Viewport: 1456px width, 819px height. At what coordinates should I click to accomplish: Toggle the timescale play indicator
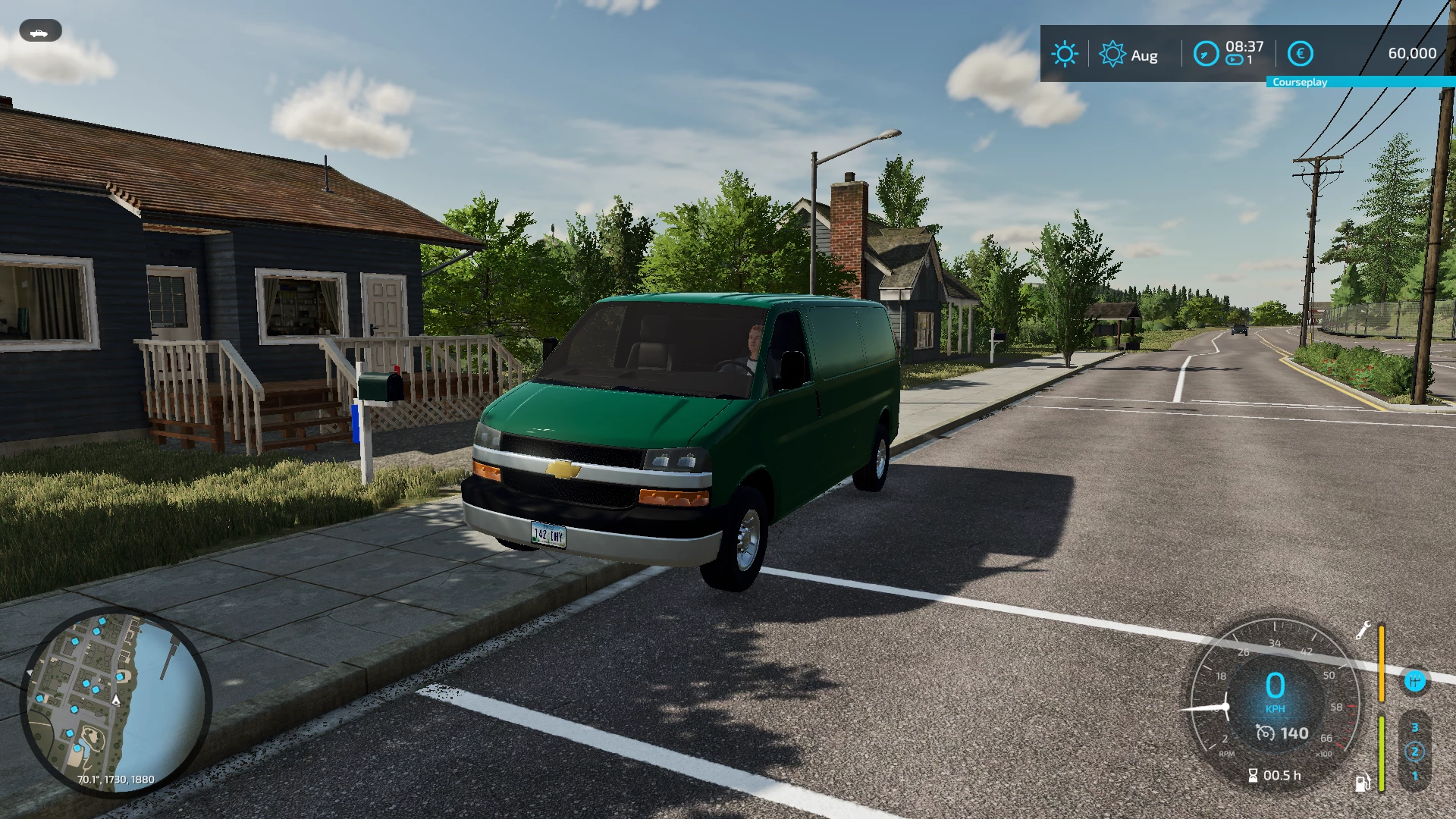pyautogui.click(x=1235, y=59)
